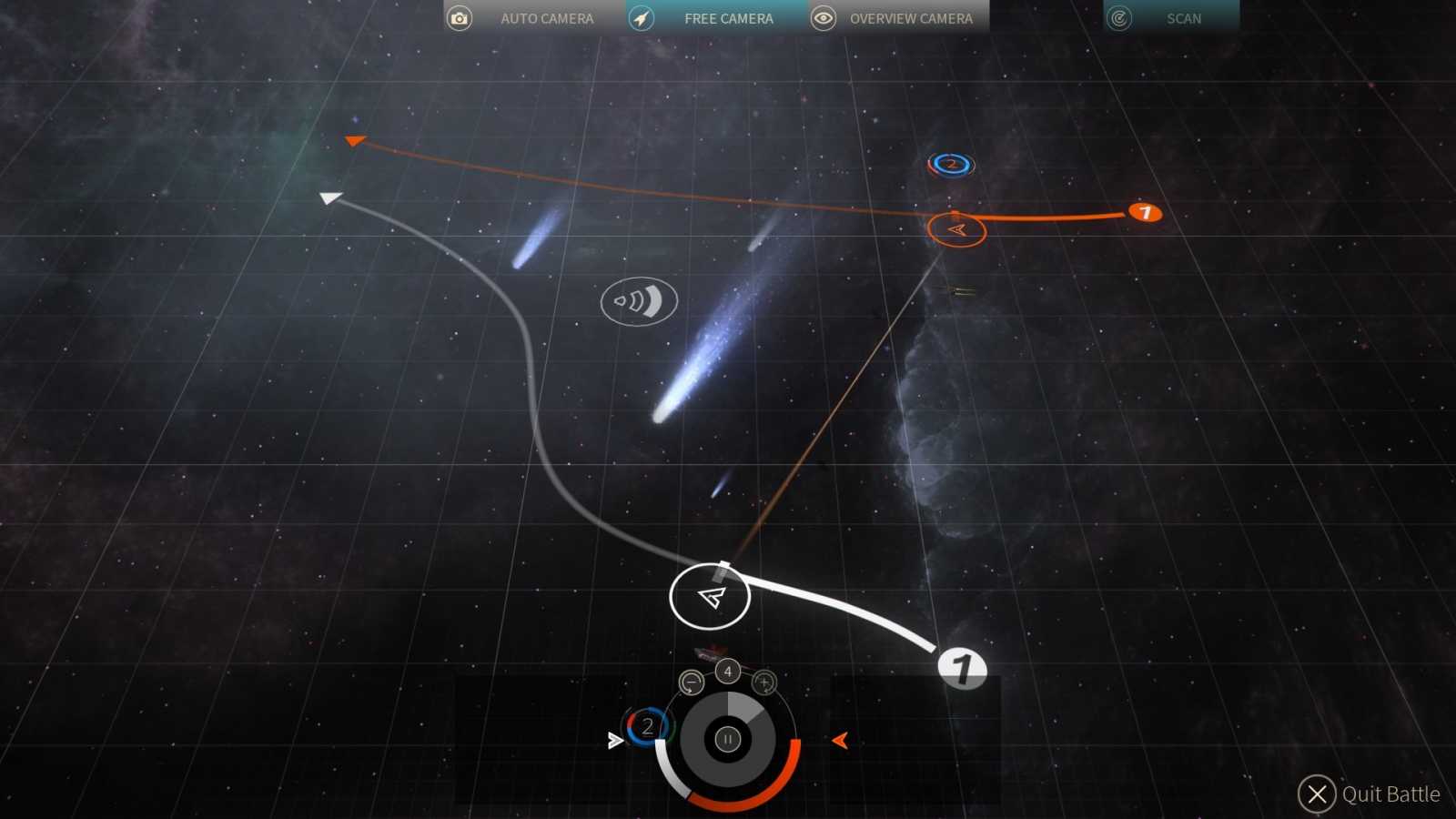Click the blue ring 2 marker near enemy
1456x819 pixels.
951,165
